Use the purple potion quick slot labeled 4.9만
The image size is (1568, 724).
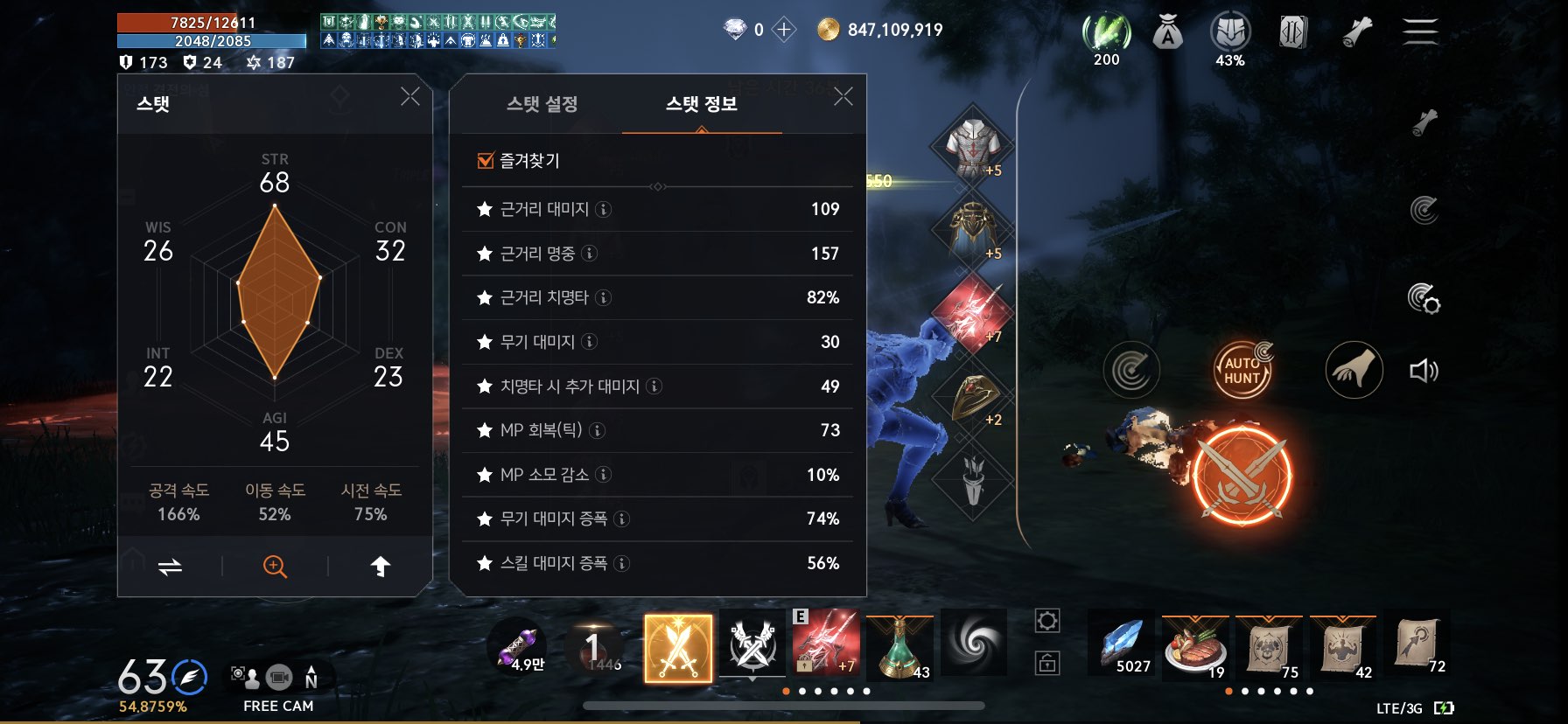(x=524, y=644)
